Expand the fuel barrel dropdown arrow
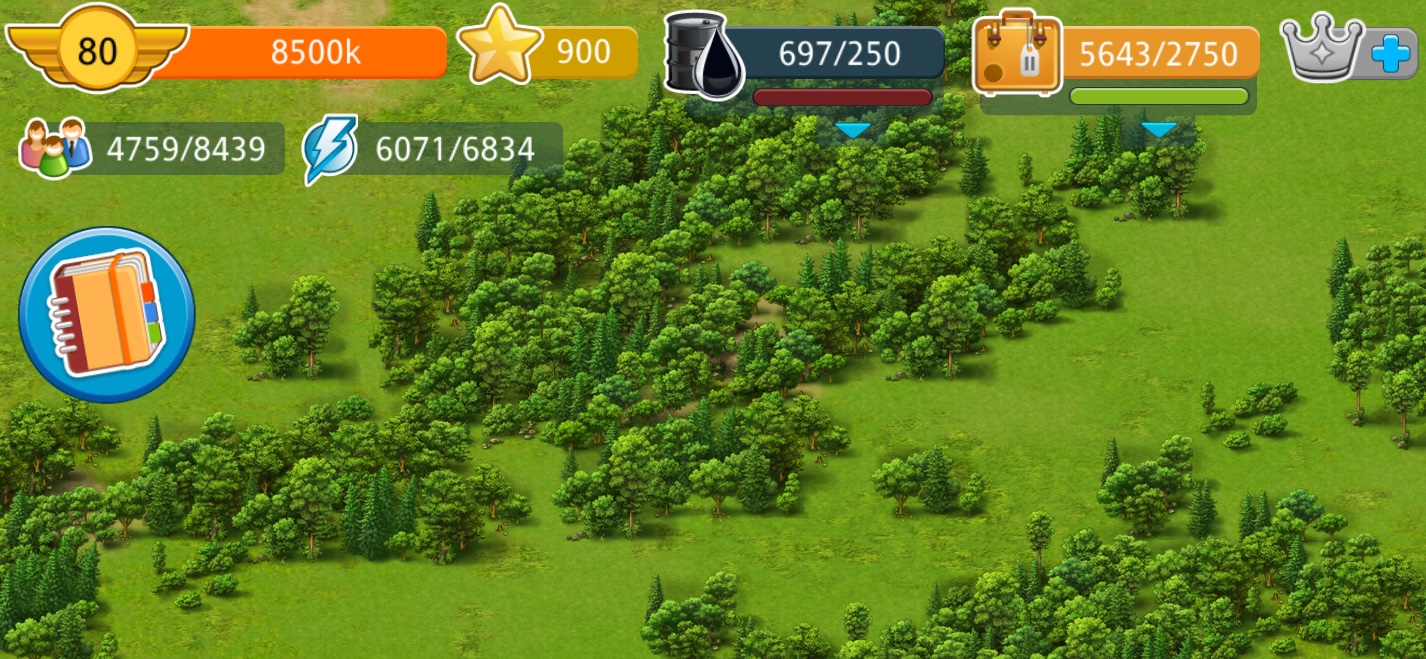The height and width of the screenshot is (659, 1426). point(853,131)
